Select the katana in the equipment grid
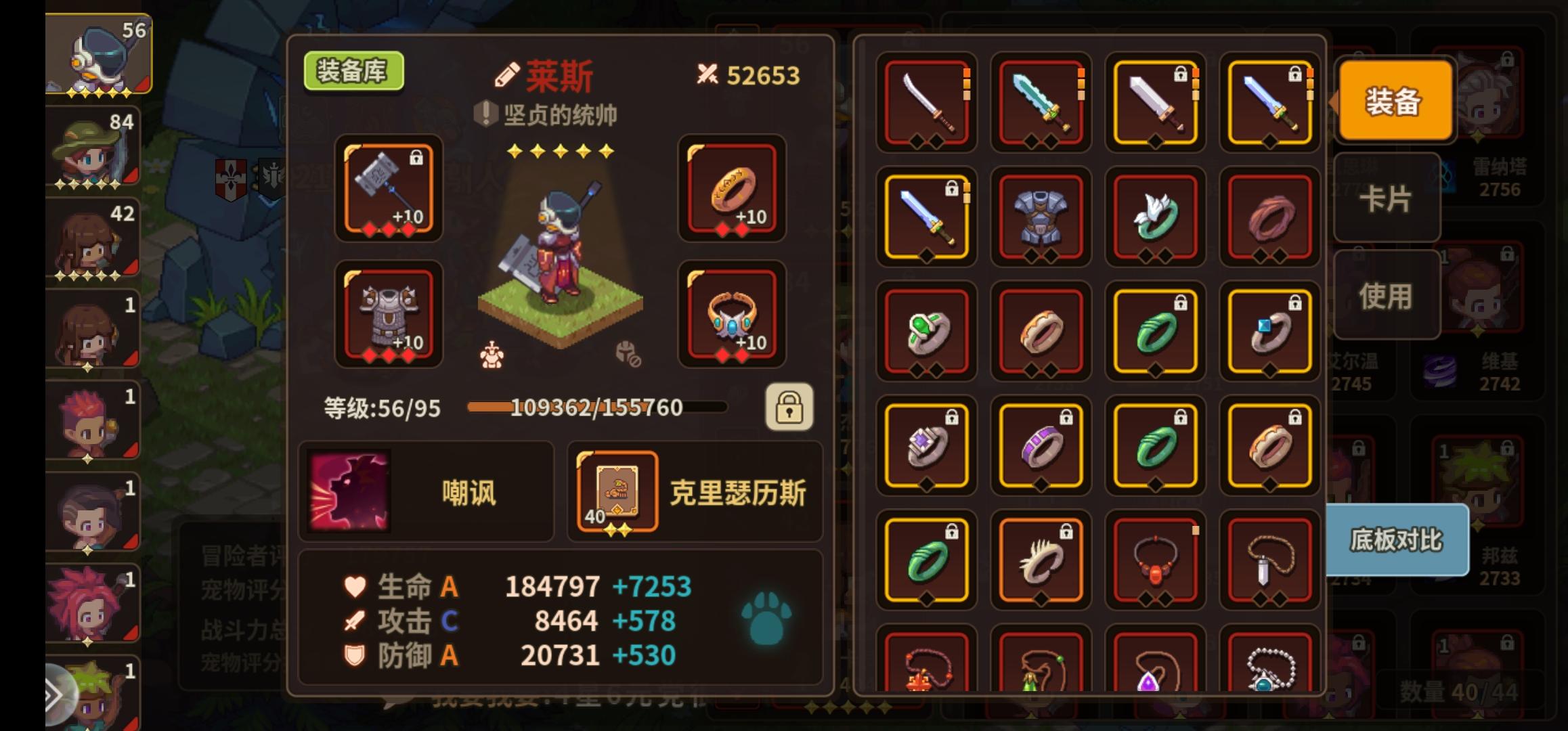 tap(928, 105)
